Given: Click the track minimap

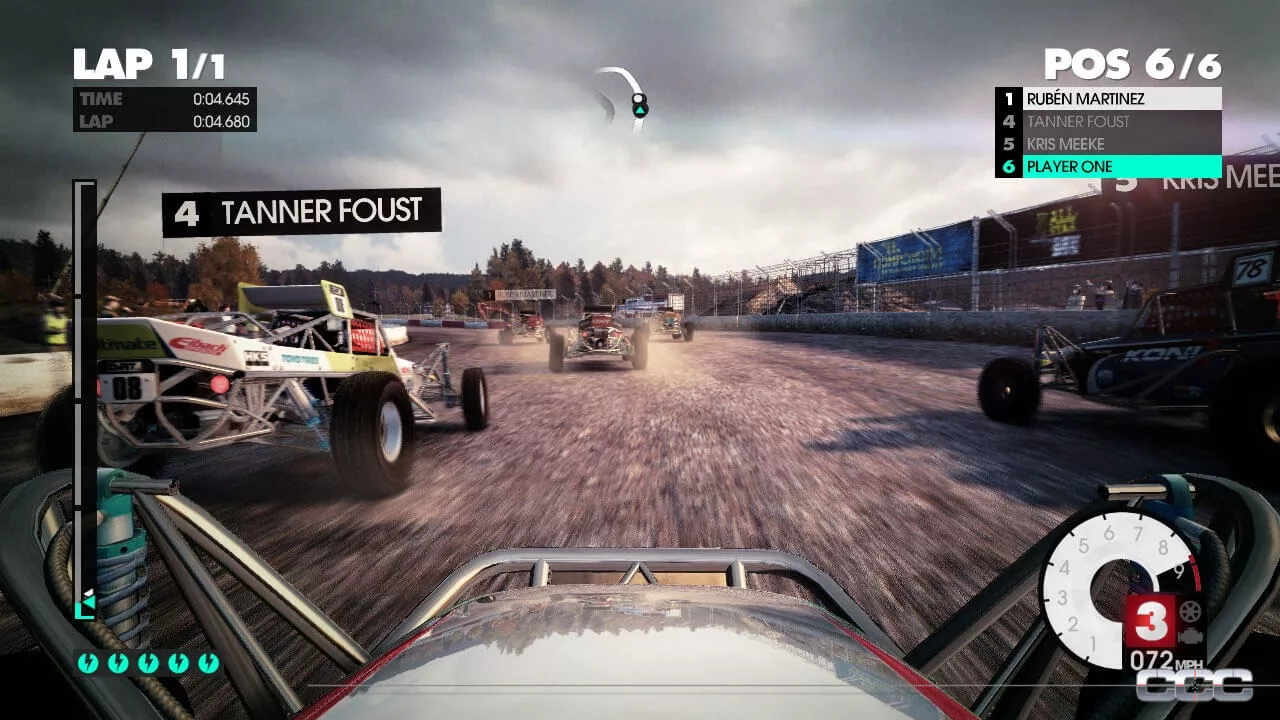Looking at the screenshot, I should point(624,97).
